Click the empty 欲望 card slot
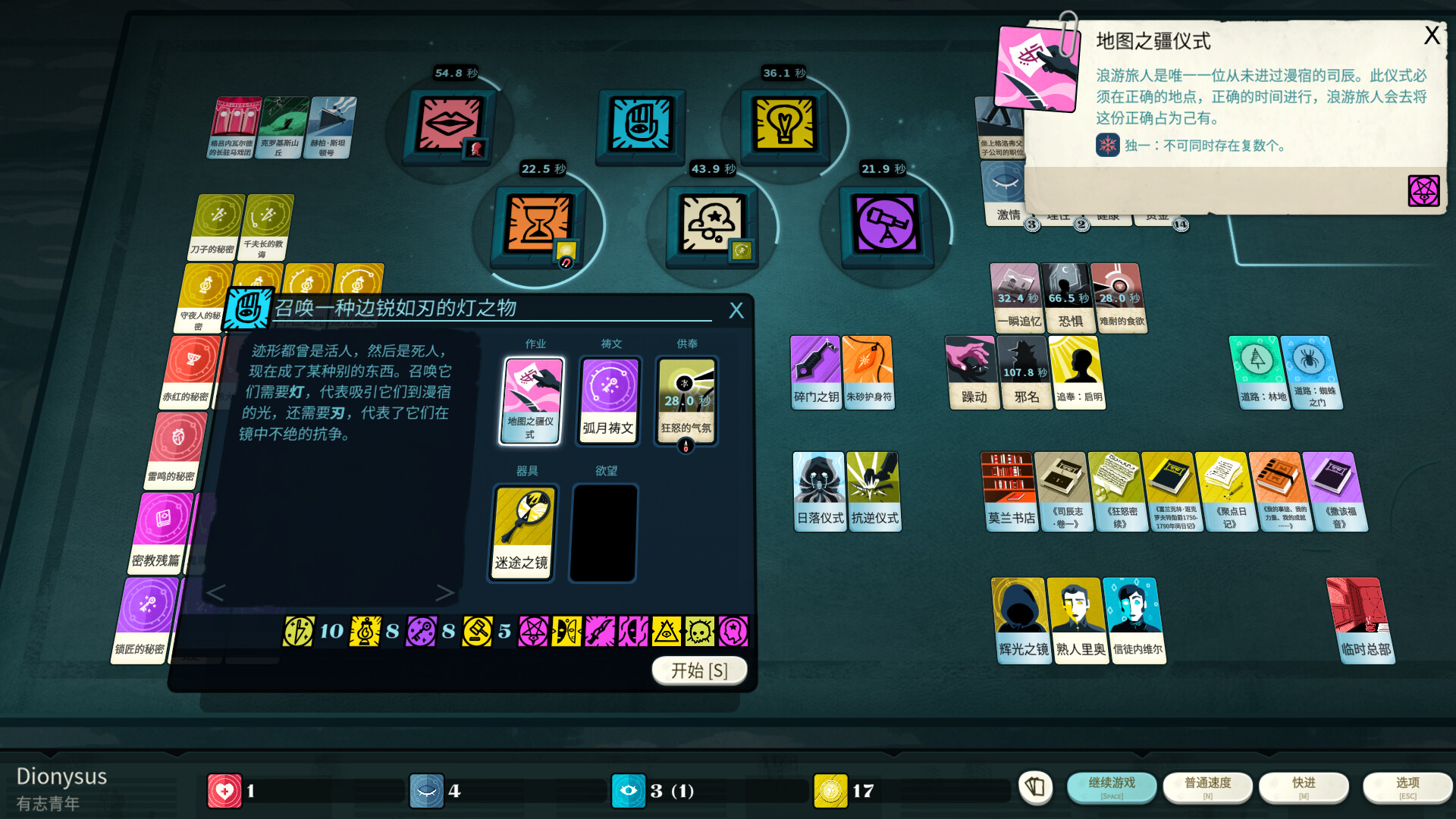Viewport: 1456px width, 819px height. 602,532
